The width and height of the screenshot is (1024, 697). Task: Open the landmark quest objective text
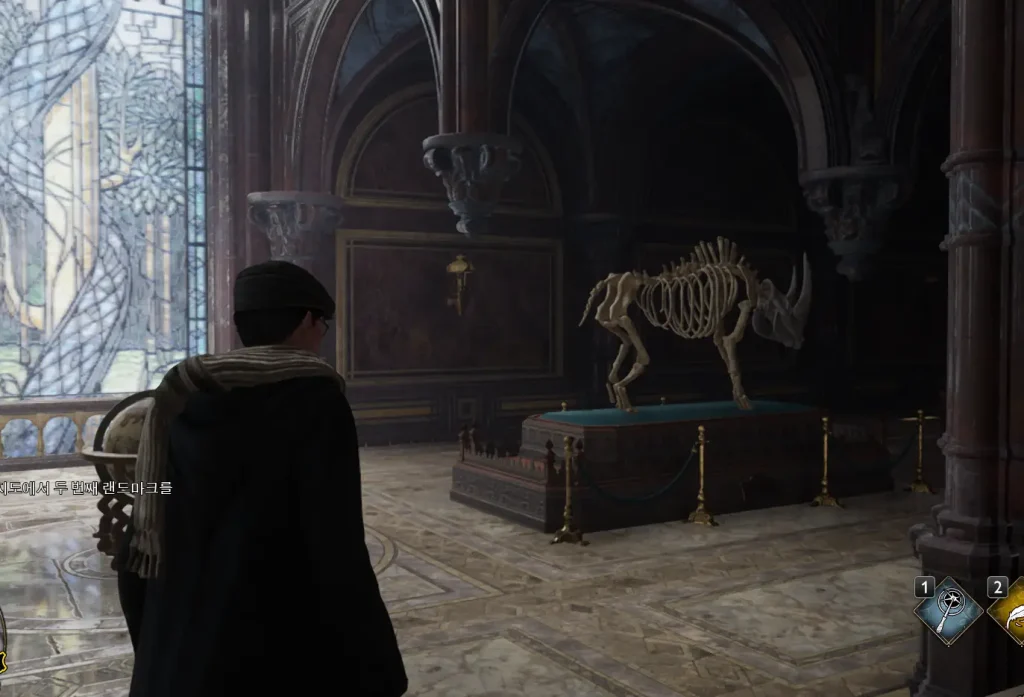tap(86, 488)
